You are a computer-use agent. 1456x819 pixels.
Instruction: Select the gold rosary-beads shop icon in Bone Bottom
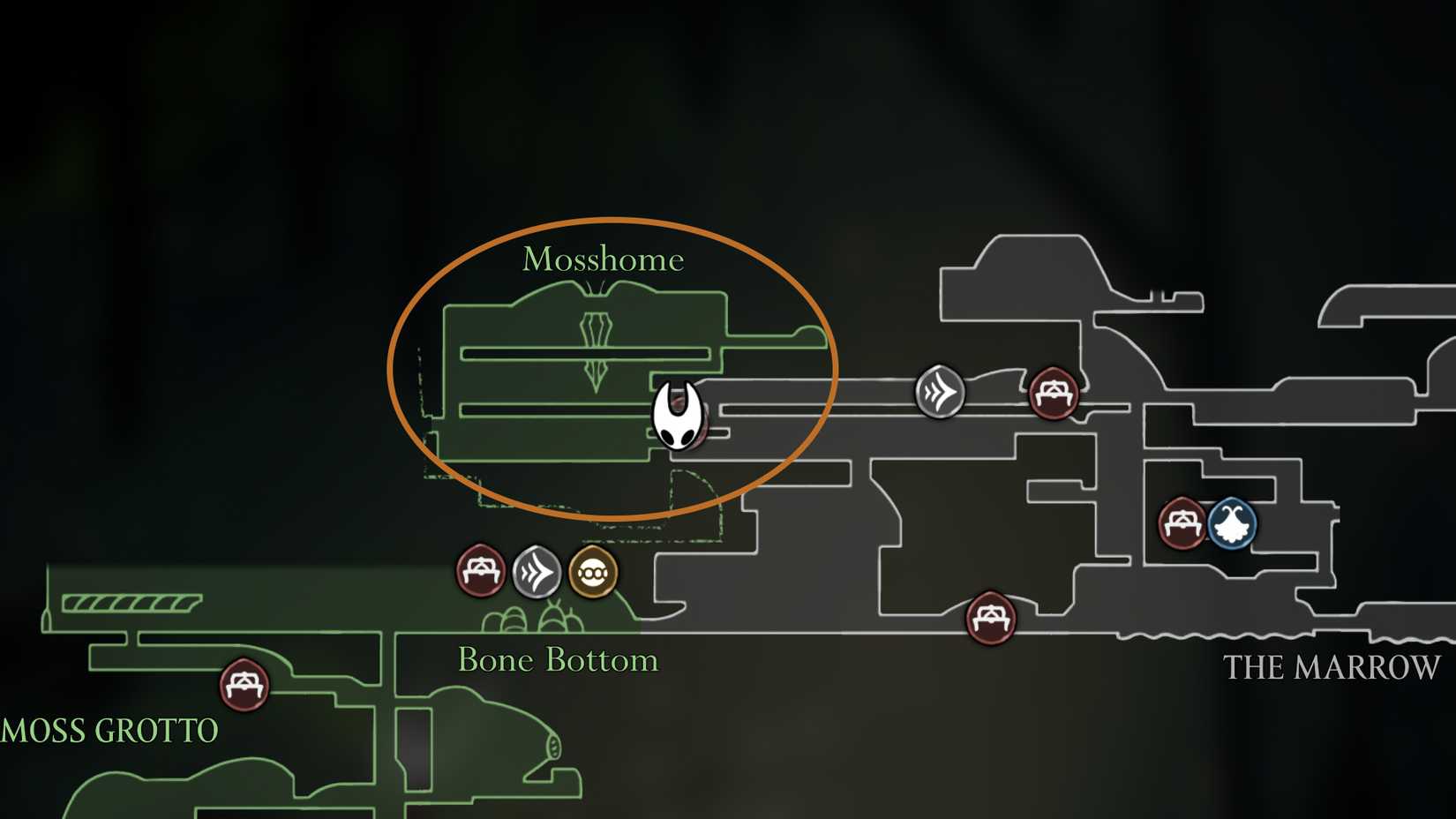(593, 573)
